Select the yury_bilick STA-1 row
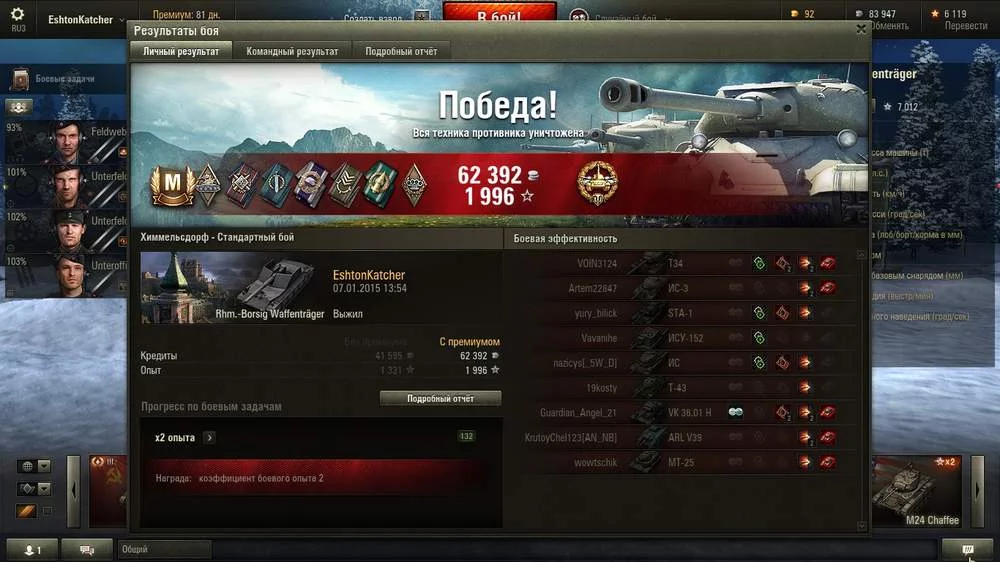The image size is (1000, 562). point(680,313)
